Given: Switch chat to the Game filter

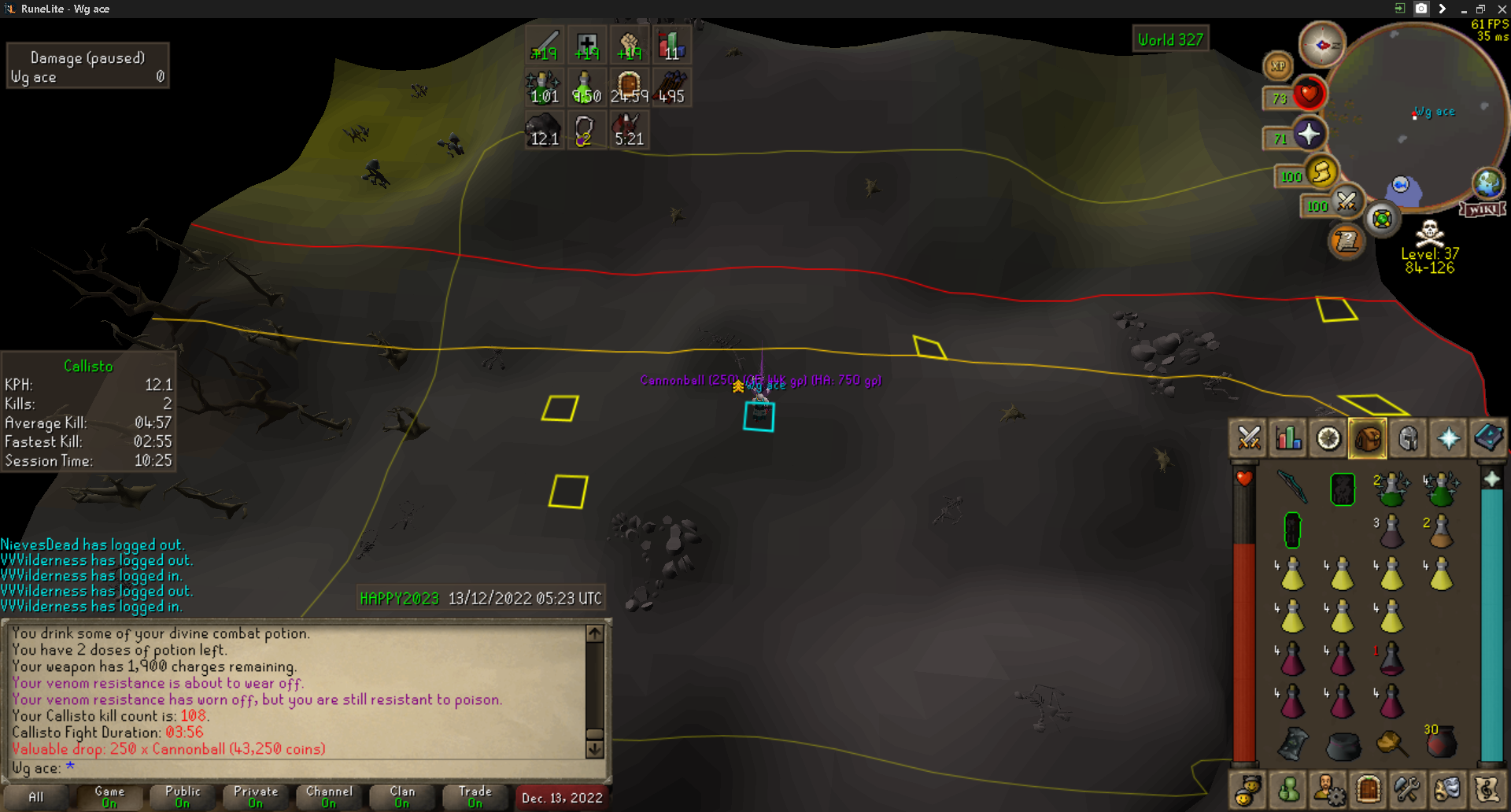Looking at the screenshot, I should point(109,796).
